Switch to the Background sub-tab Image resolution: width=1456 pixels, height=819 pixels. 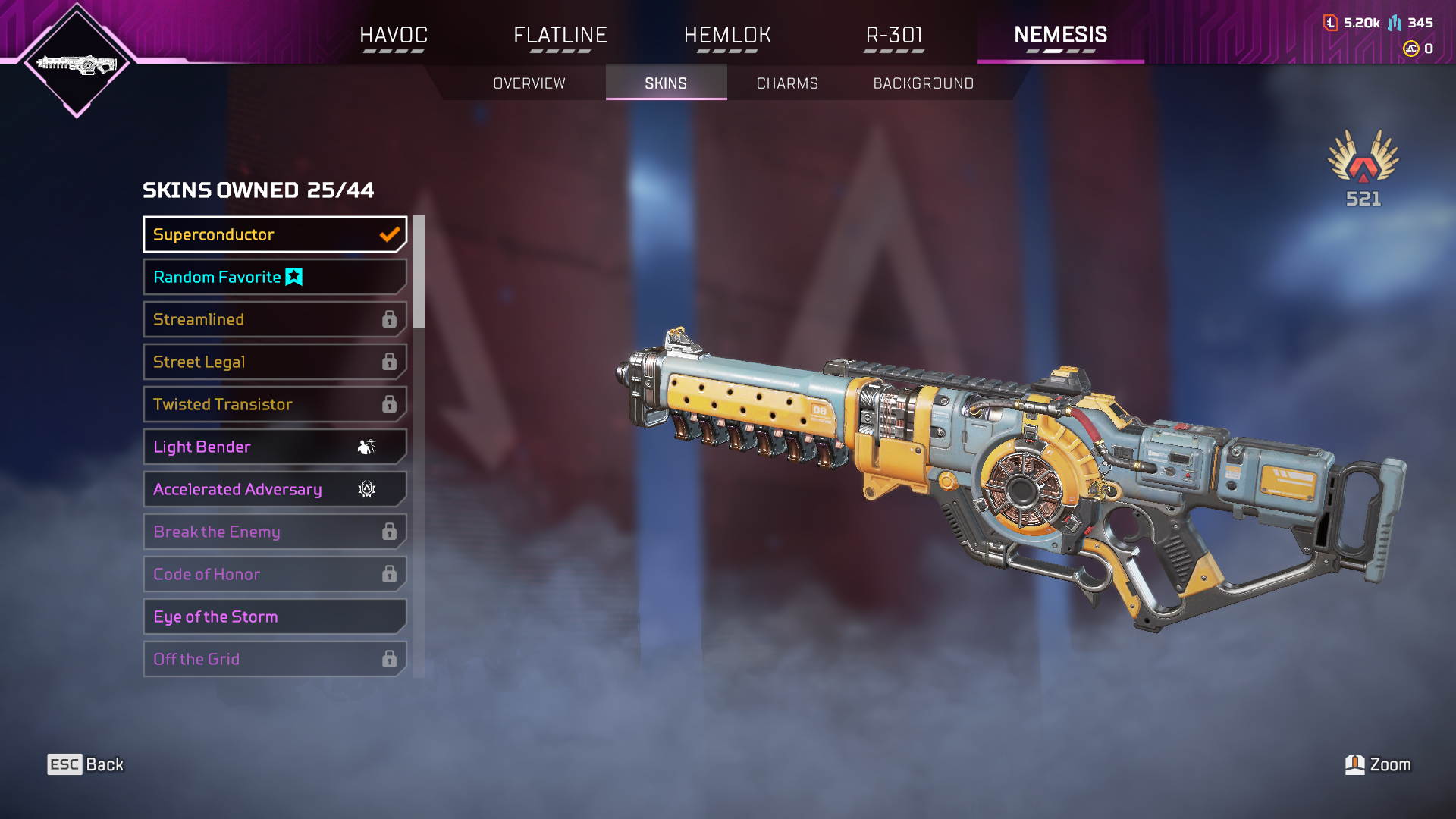[923, 83]
